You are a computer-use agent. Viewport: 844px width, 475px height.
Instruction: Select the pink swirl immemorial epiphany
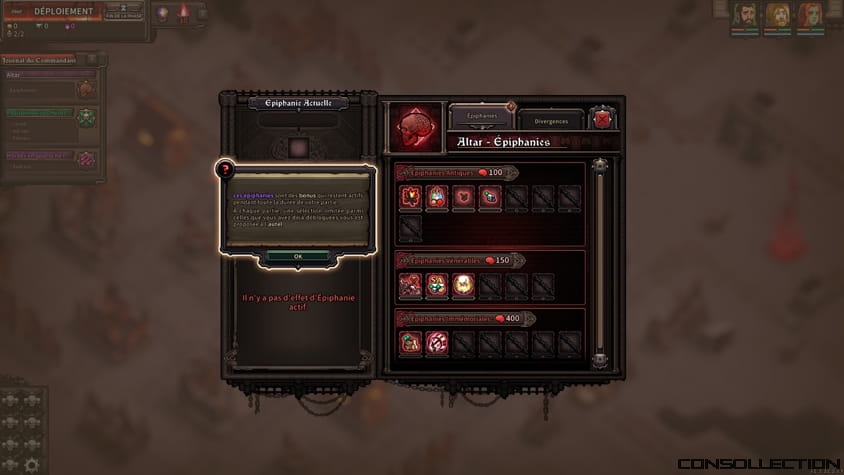pos(436,343)
